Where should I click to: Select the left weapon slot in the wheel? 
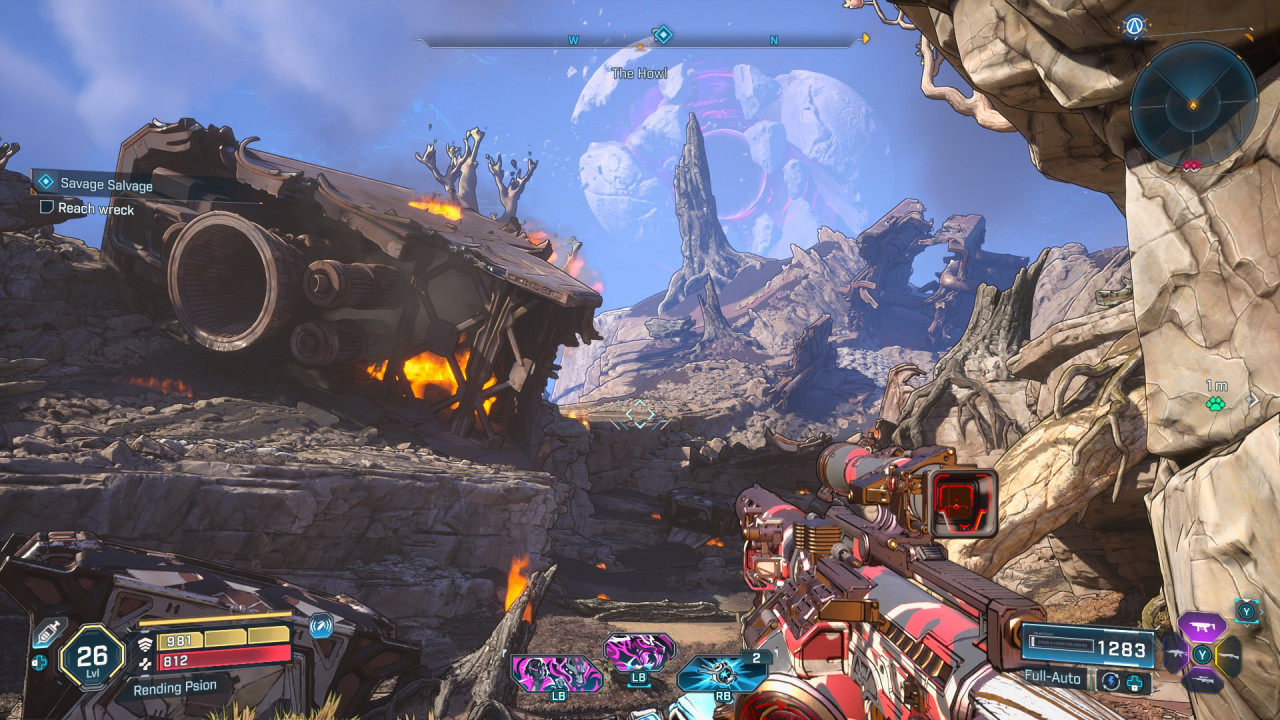[1174, 655]
